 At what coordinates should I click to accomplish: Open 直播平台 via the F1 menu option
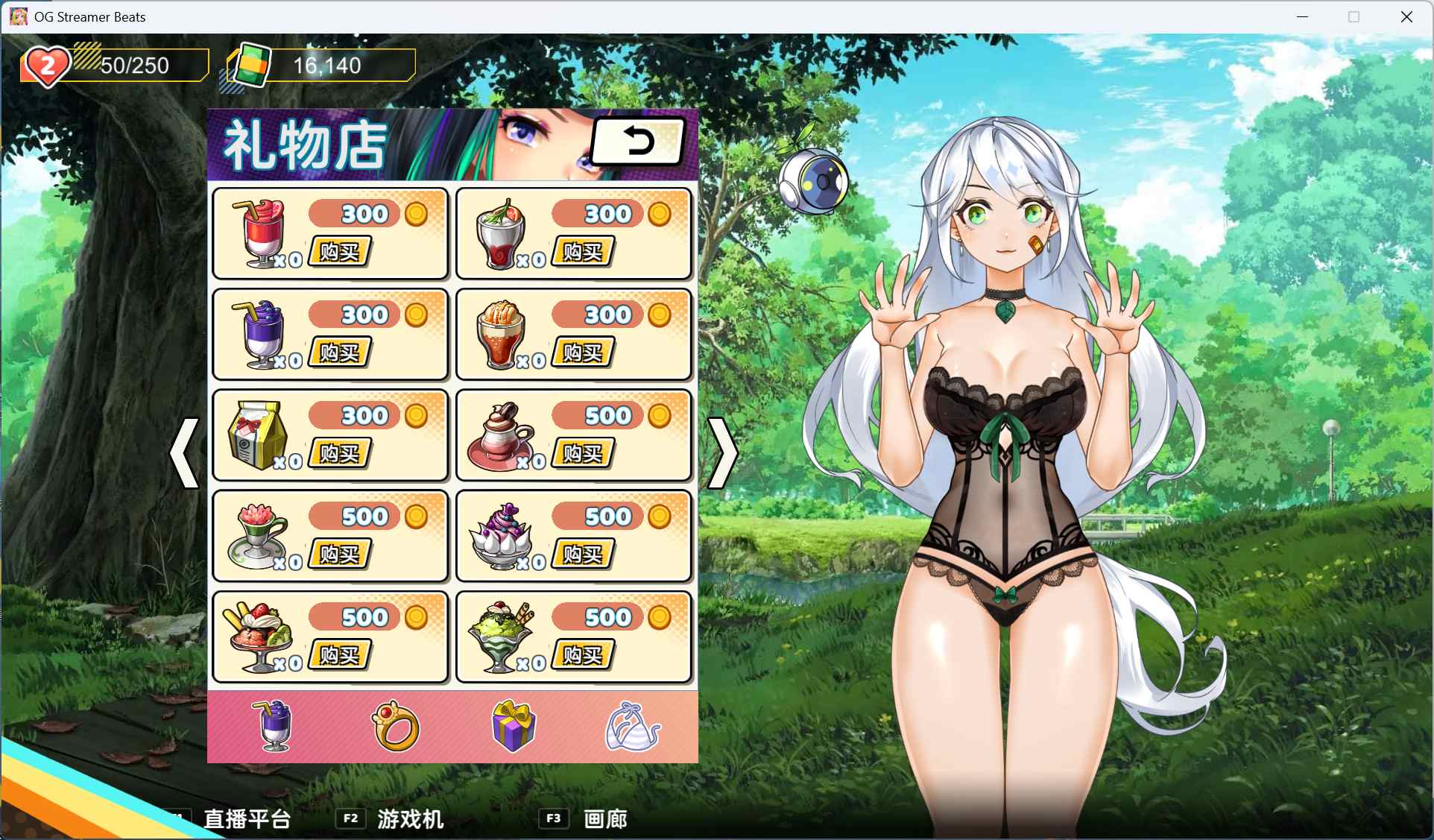[246, 818]
